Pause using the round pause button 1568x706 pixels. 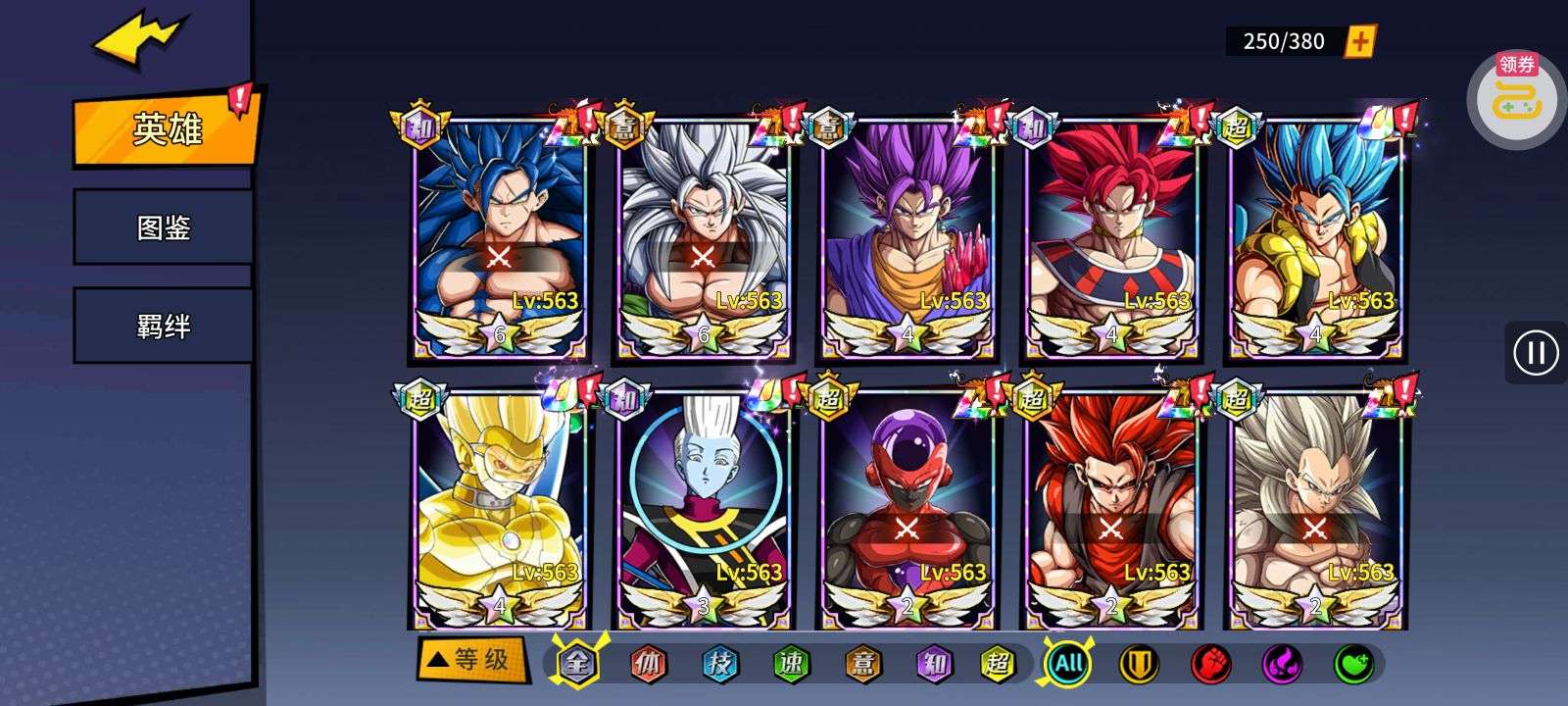click(1535, 352)
